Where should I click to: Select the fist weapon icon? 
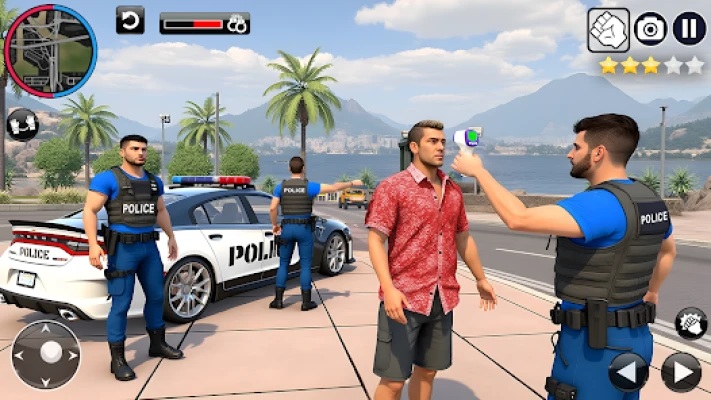pyautogui.click(x=608, y=28)
